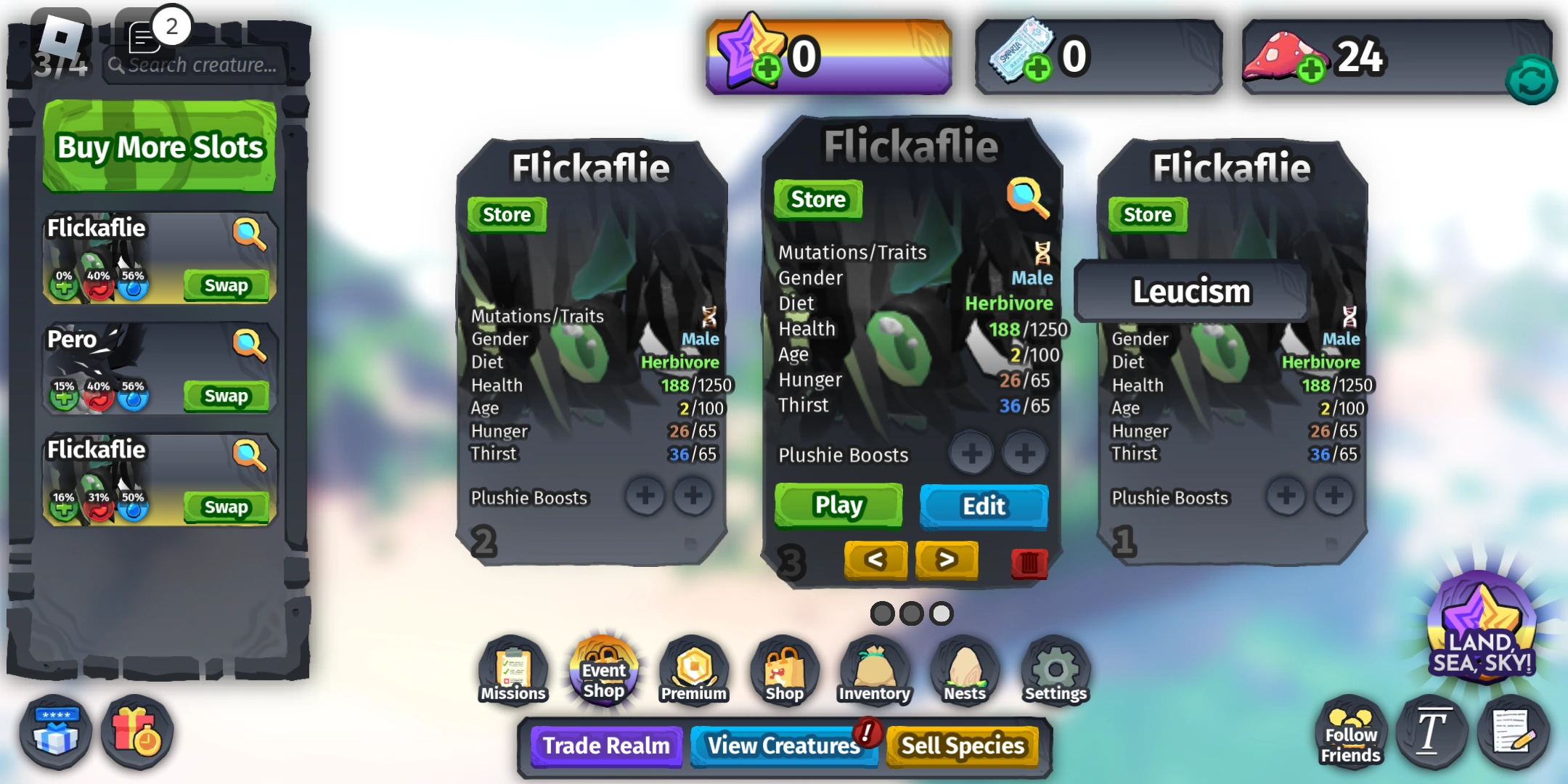Open the Missions panel
The width and height of the screenshot is (1568, 784).
click(x=513, y=668)
